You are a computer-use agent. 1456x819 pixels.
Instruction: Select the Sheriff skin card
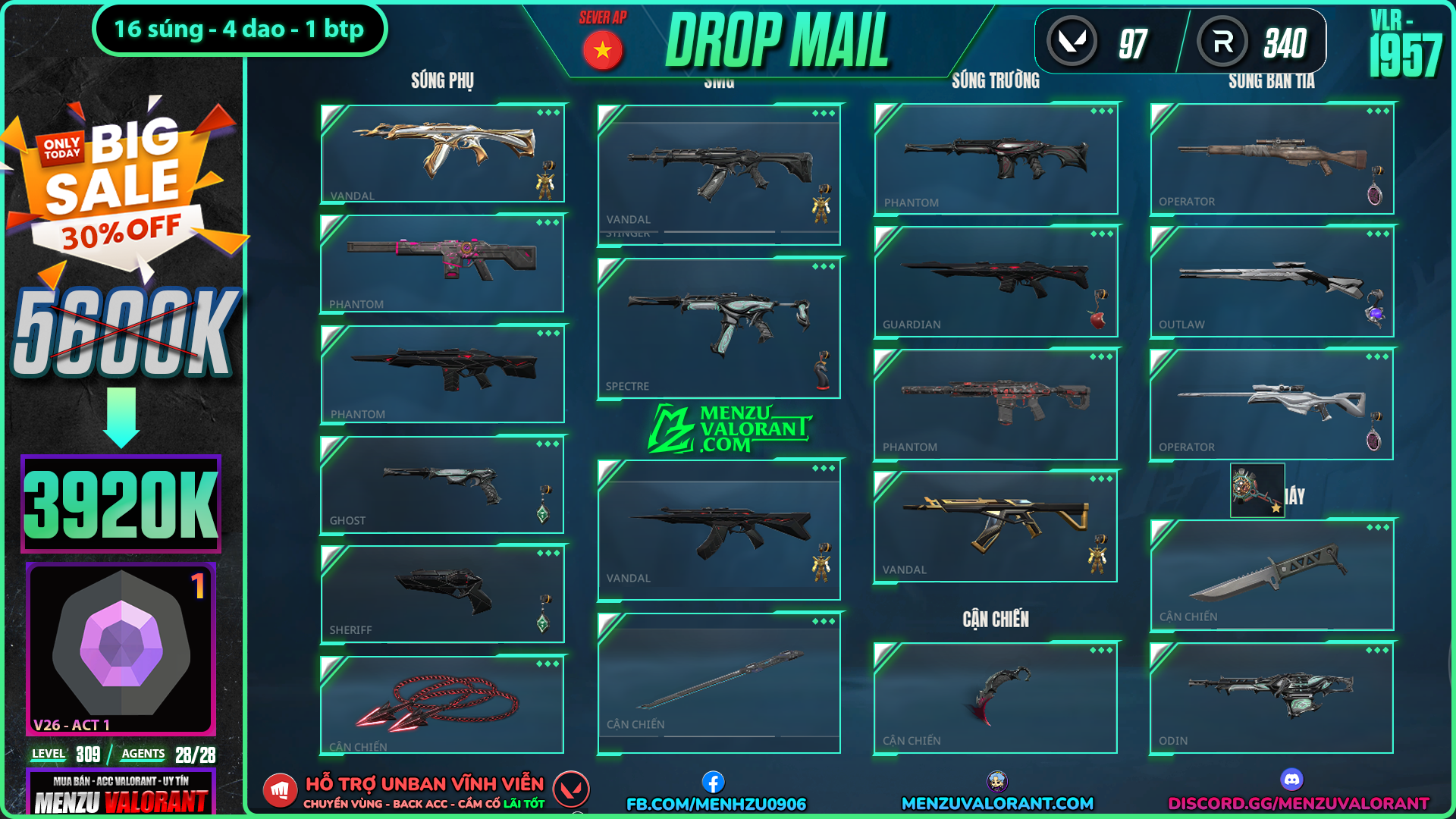(x=443, y=595)
